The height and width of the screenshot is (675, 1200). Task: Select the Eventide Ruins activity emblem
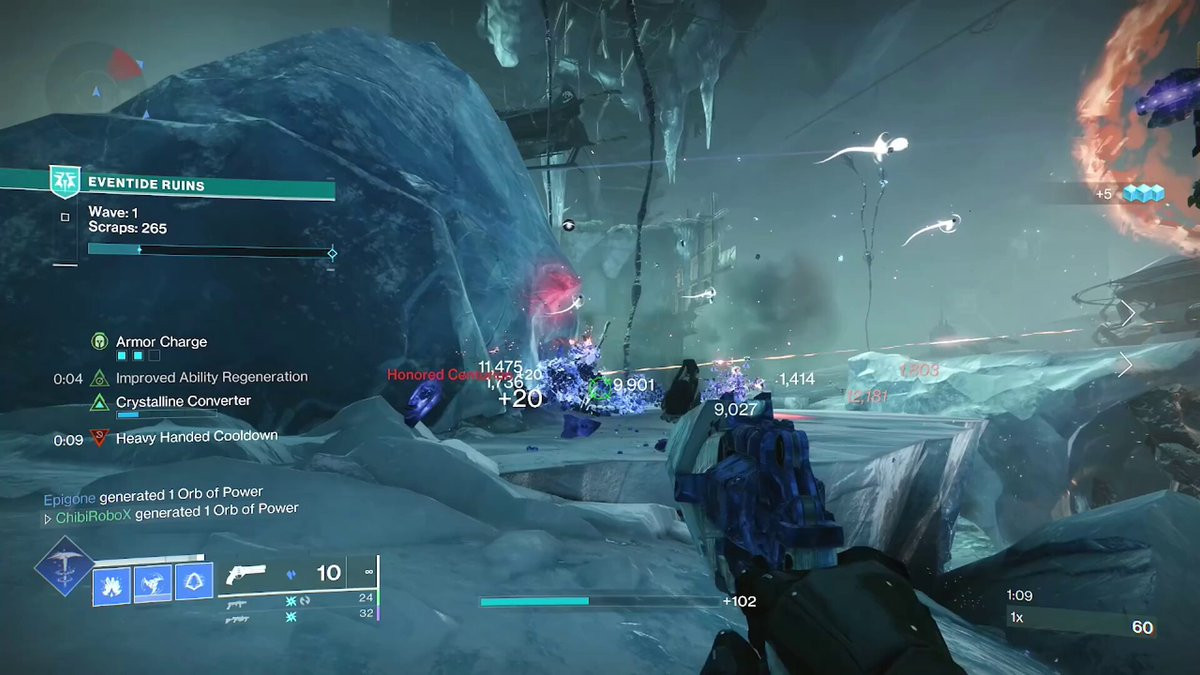tap(64, 183)
